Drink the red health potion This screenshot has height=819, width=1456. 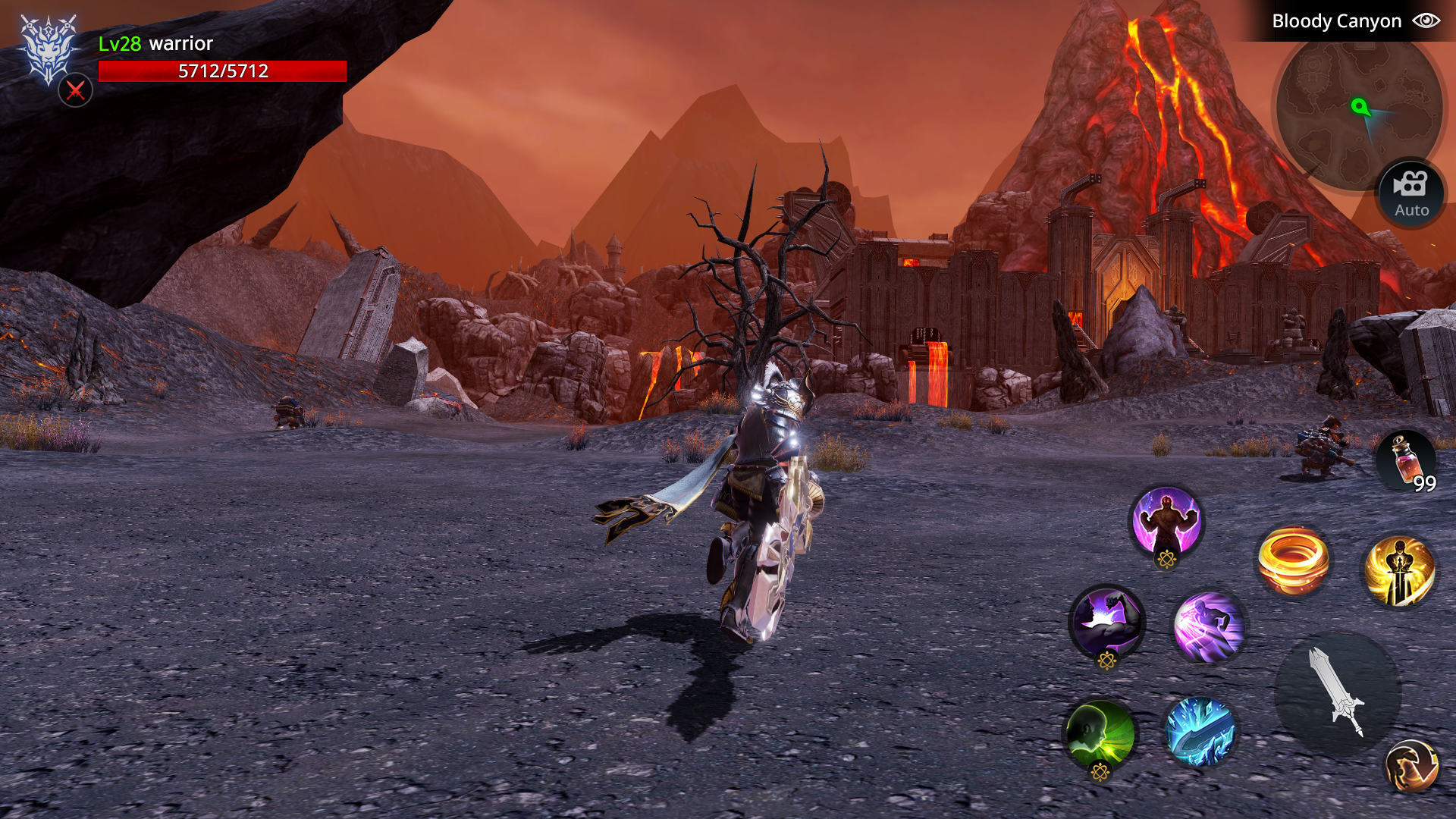click(1404, 457)
